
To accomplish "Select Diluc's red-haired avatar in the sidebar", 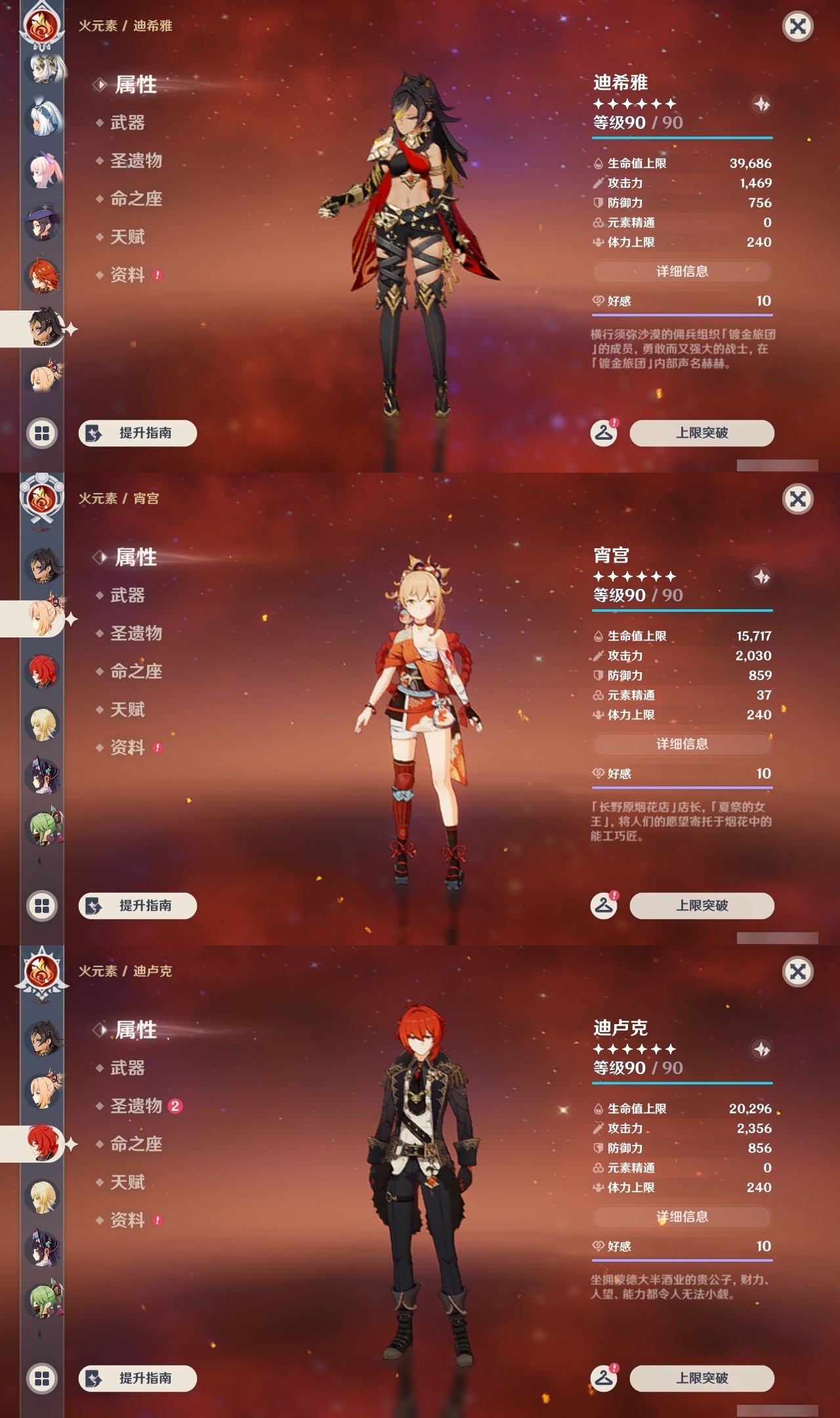I will (41, 1142).
